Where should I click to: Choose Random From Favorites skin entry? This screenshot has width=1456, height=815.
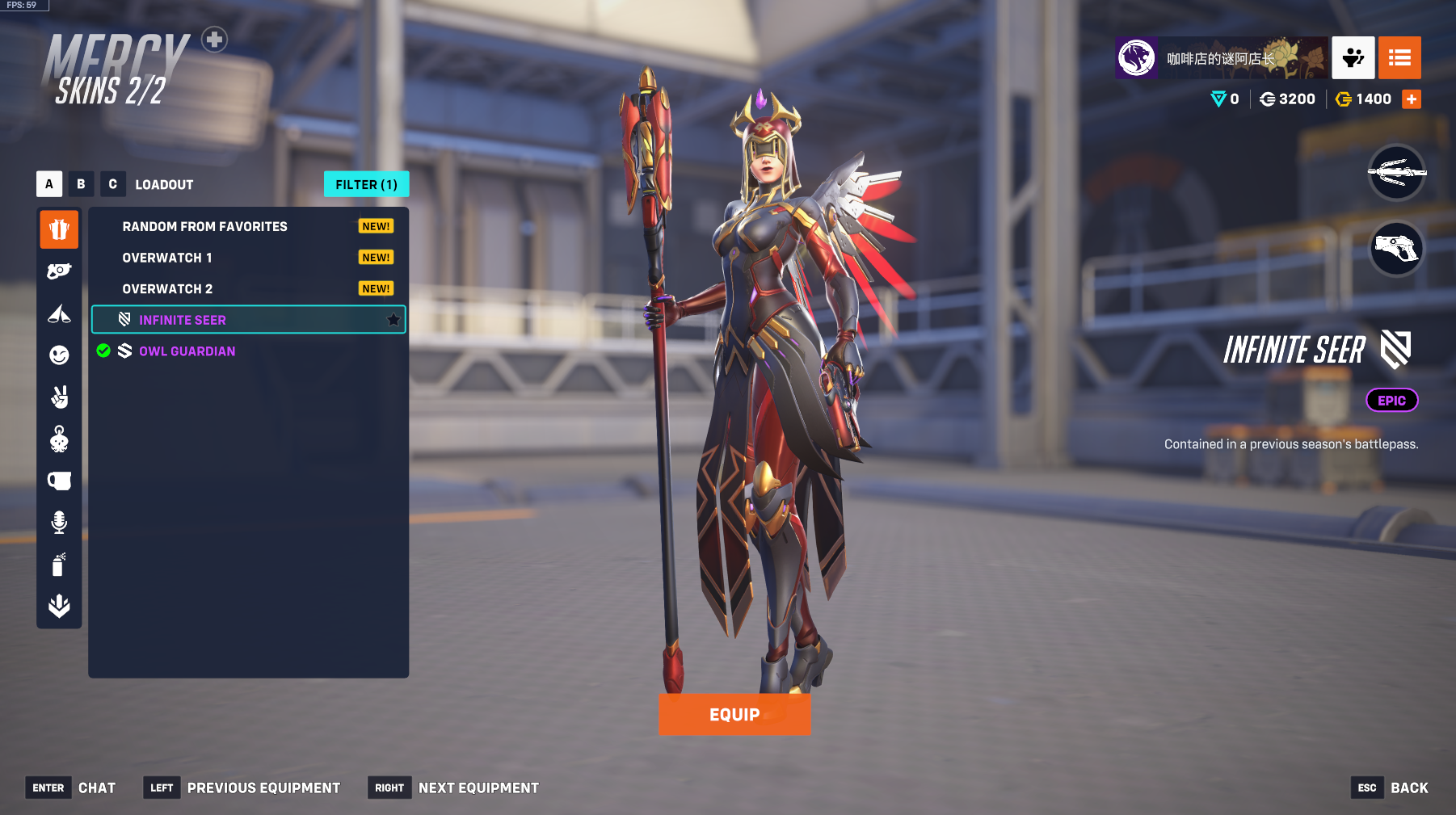coord(205,227)
